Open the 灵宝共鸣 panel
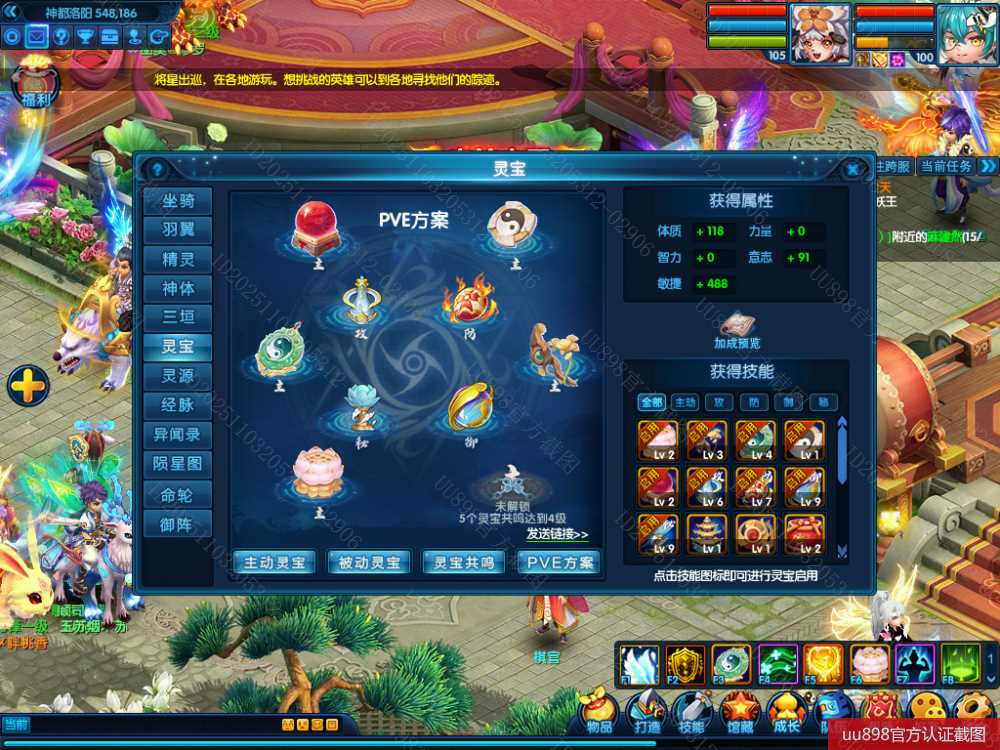The image size is (1000, 750). [464, 562]
